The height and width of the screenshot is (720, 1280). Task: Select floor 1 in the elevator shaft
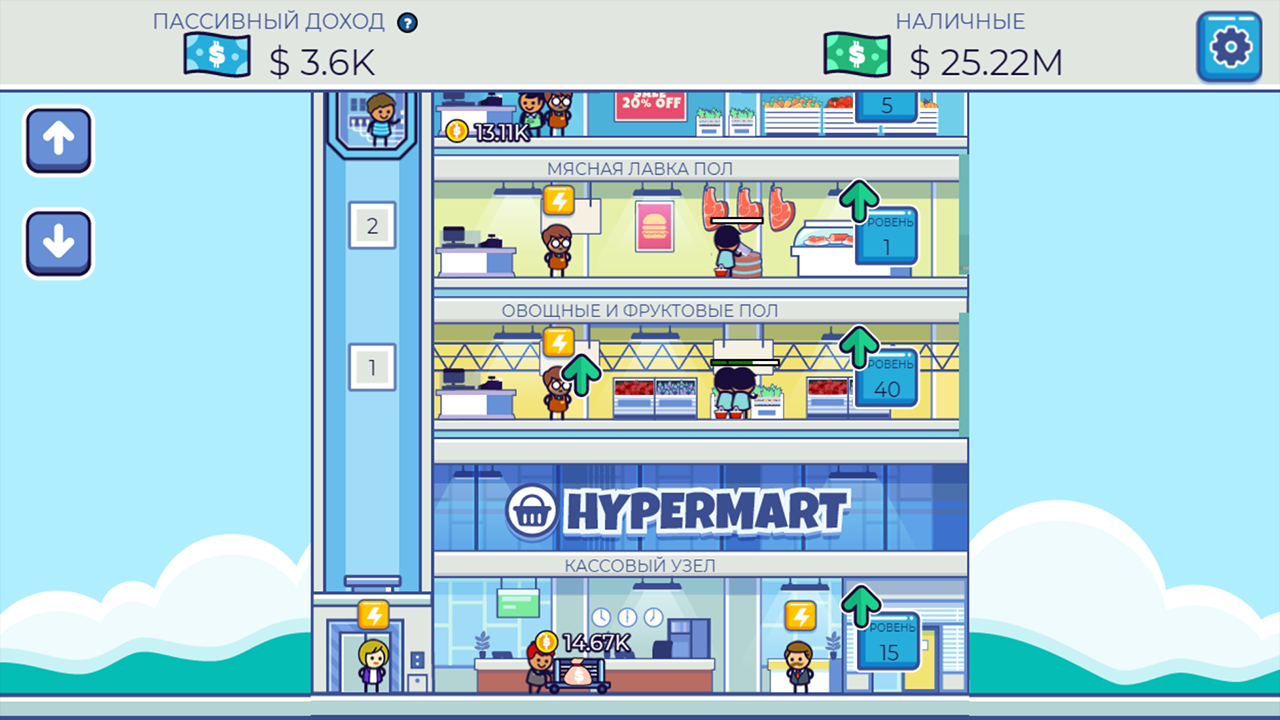372,367
